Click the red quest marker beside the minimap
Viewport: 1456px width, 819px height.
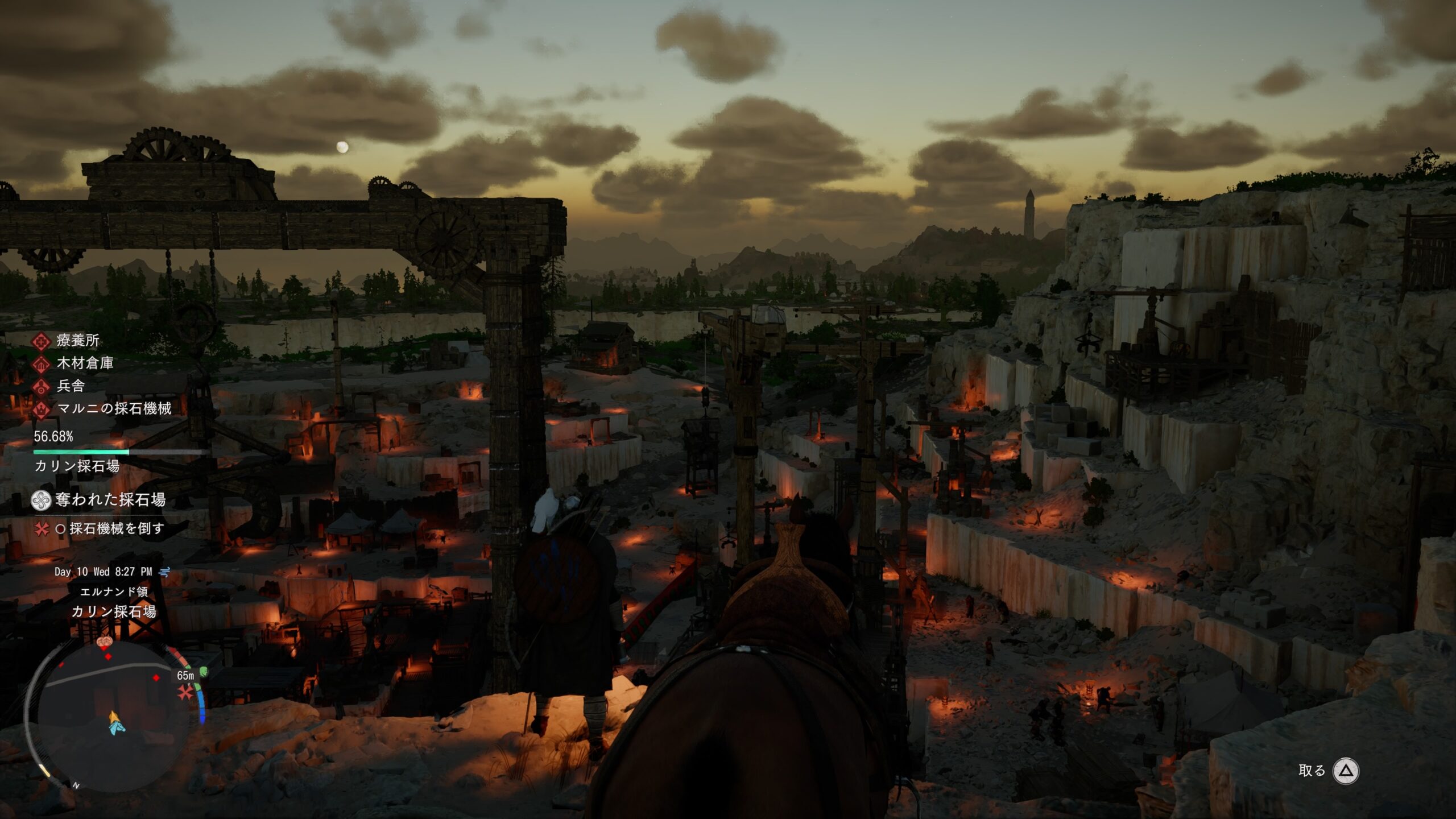click(x=185, y=693)
